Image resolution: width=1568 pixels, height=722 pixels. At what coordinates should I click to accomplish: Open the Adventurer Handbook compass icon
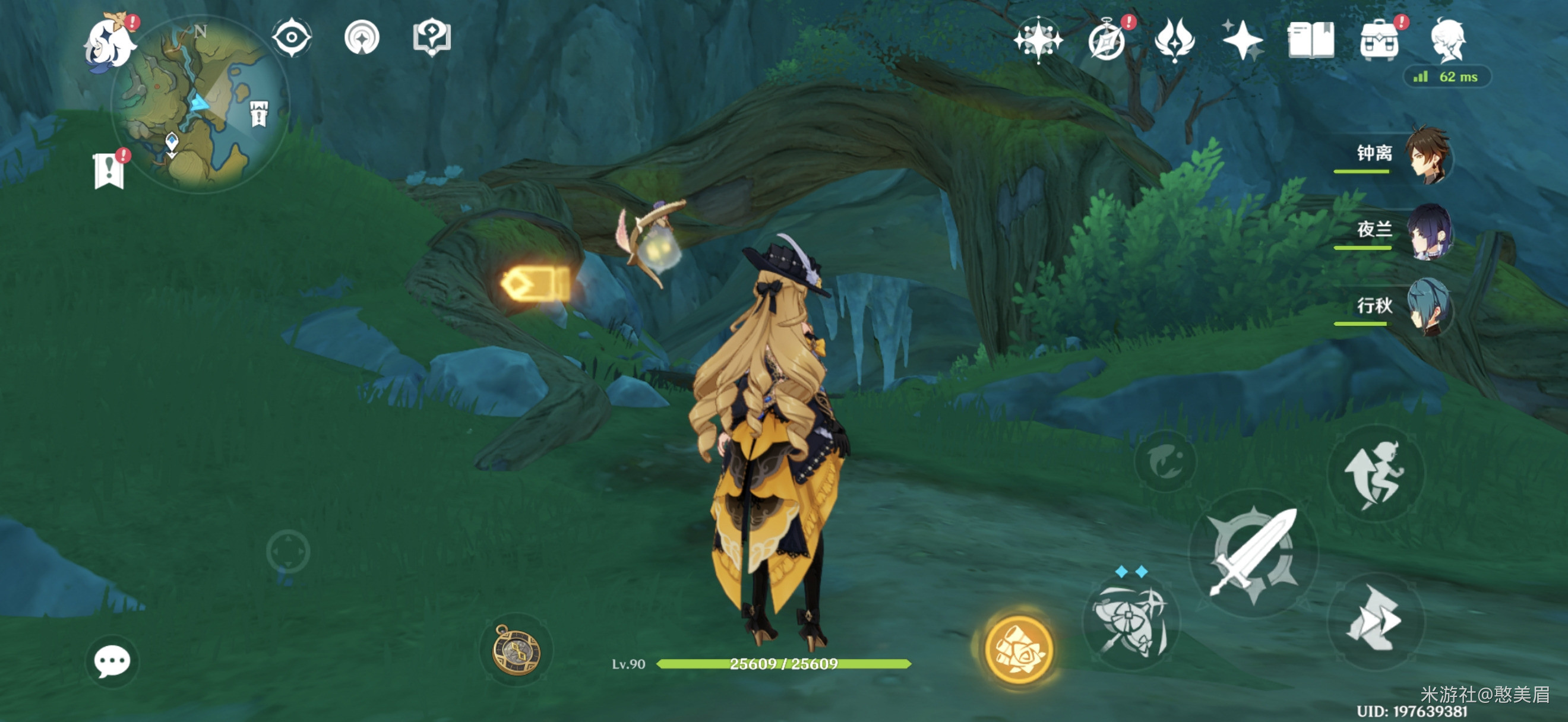[x=1107, y=42]
